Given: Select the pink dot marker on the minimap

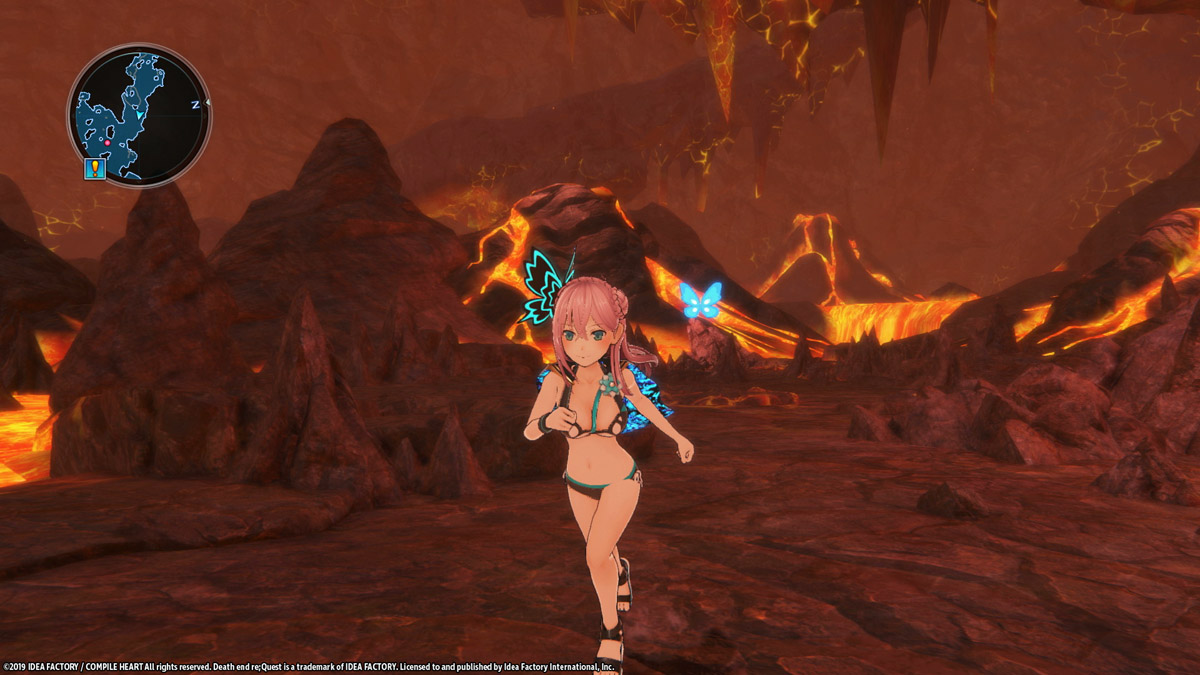Looking at the screenshot, I should [108, 143].
